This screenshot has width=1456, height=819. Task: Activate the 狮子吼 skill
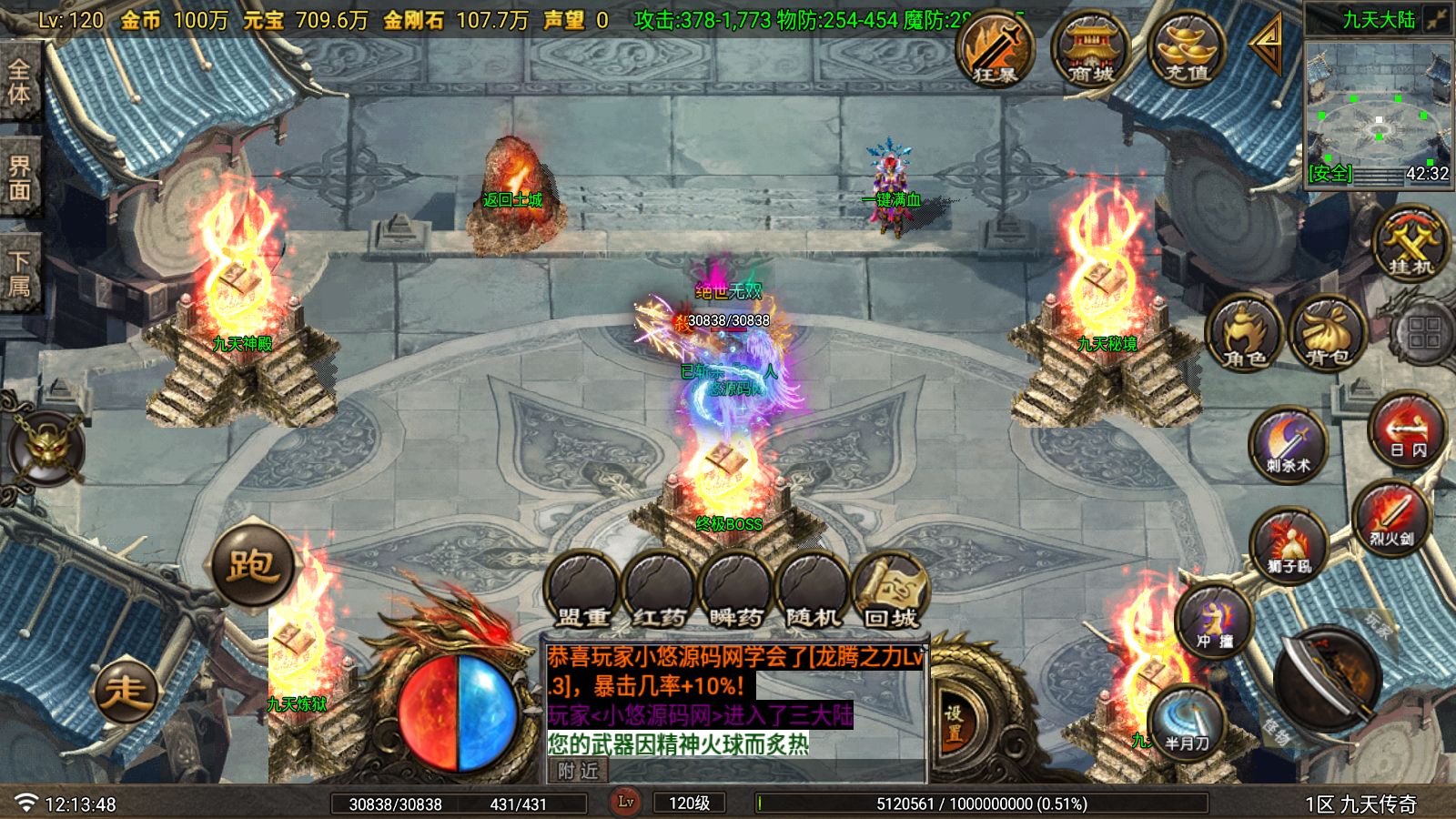pyautogui.click(x=1288, y=546)
